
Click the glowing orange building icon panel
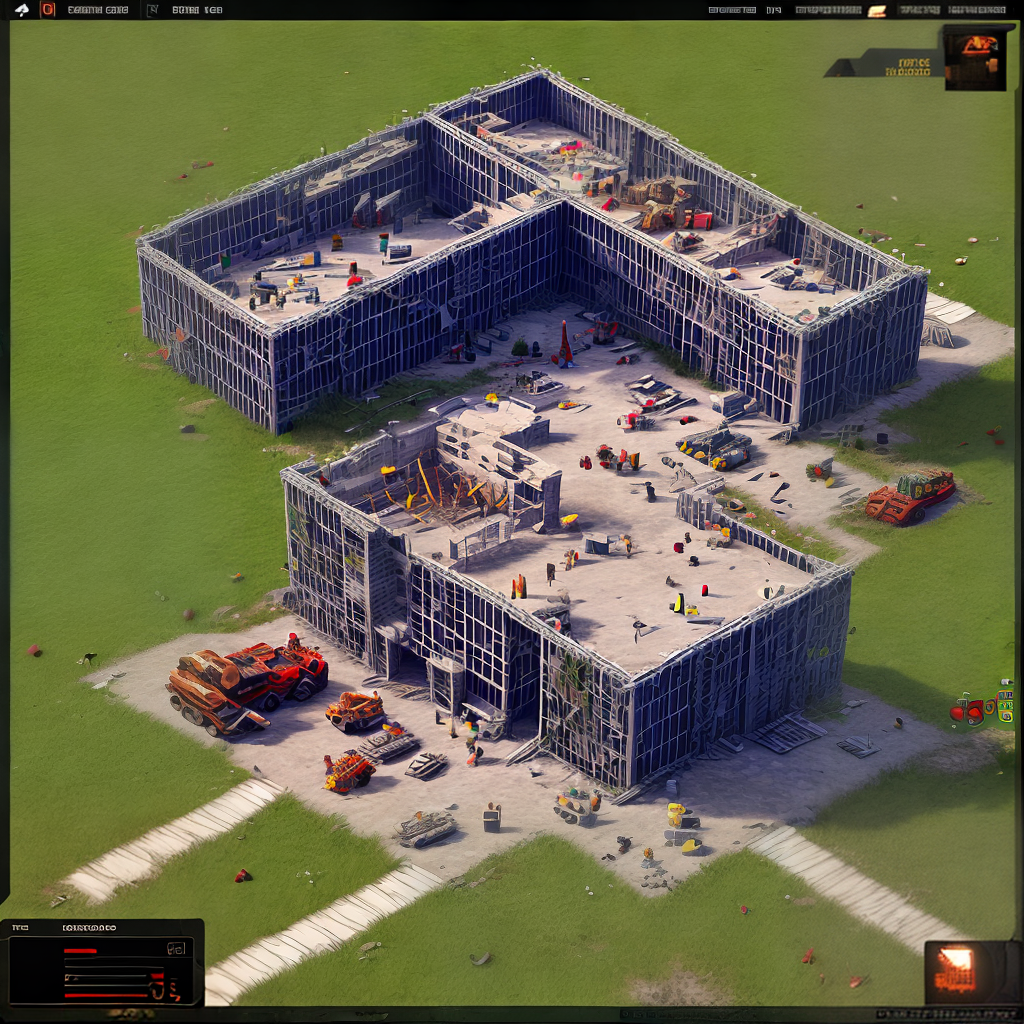(x=957, y=971)
